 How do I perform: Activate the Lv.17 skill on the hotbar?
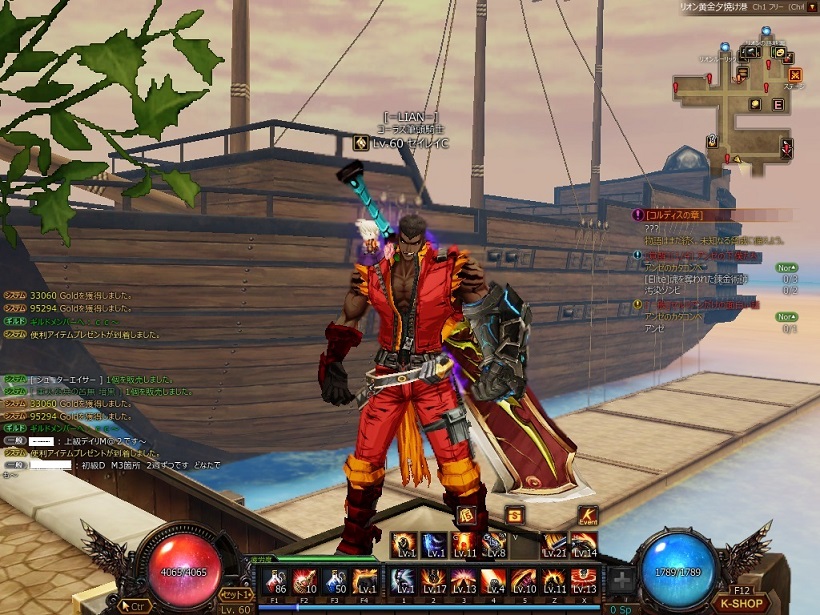coord(434,581)
